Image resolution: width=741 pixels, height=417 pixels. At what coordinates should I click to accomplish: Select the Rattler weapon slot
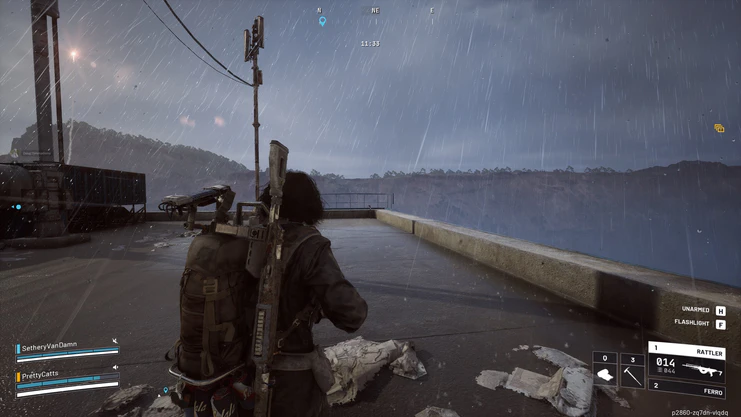pos(686,362)
